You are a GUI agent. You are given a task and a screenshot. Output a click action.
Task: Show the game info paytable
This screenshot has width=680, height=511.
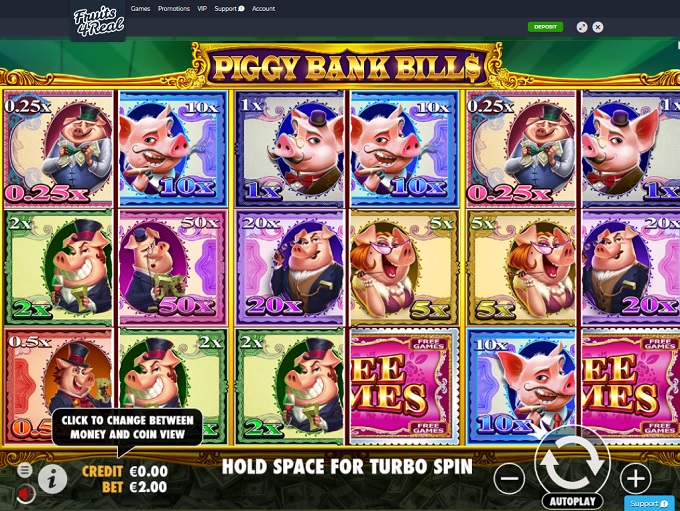tap(53, 480)
